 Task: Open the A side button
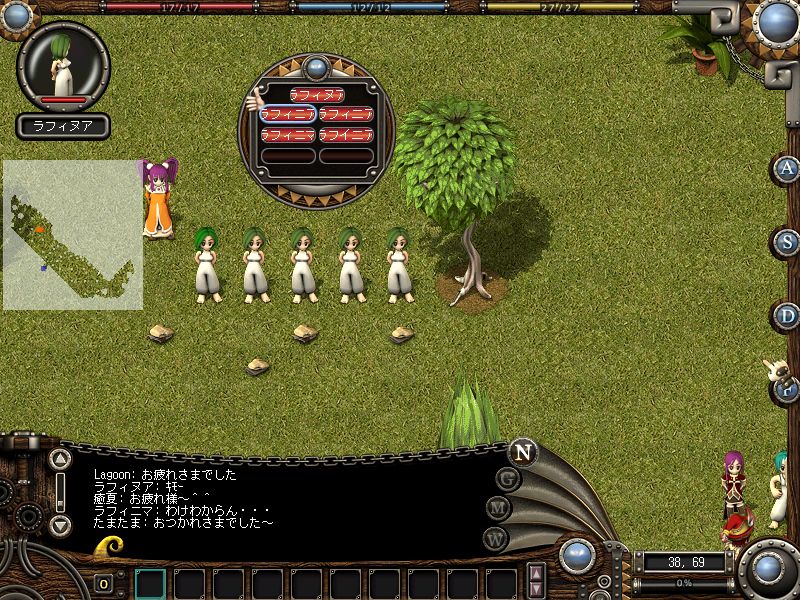(788, 169)
